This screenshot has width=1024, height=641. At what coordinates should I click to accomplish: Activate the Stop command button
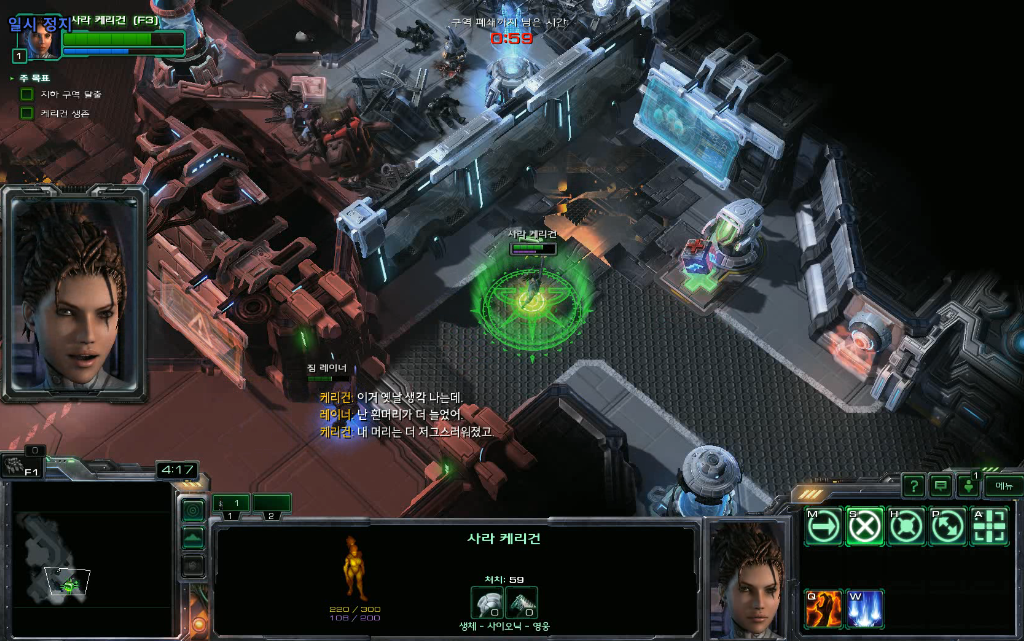coord(865,526)
